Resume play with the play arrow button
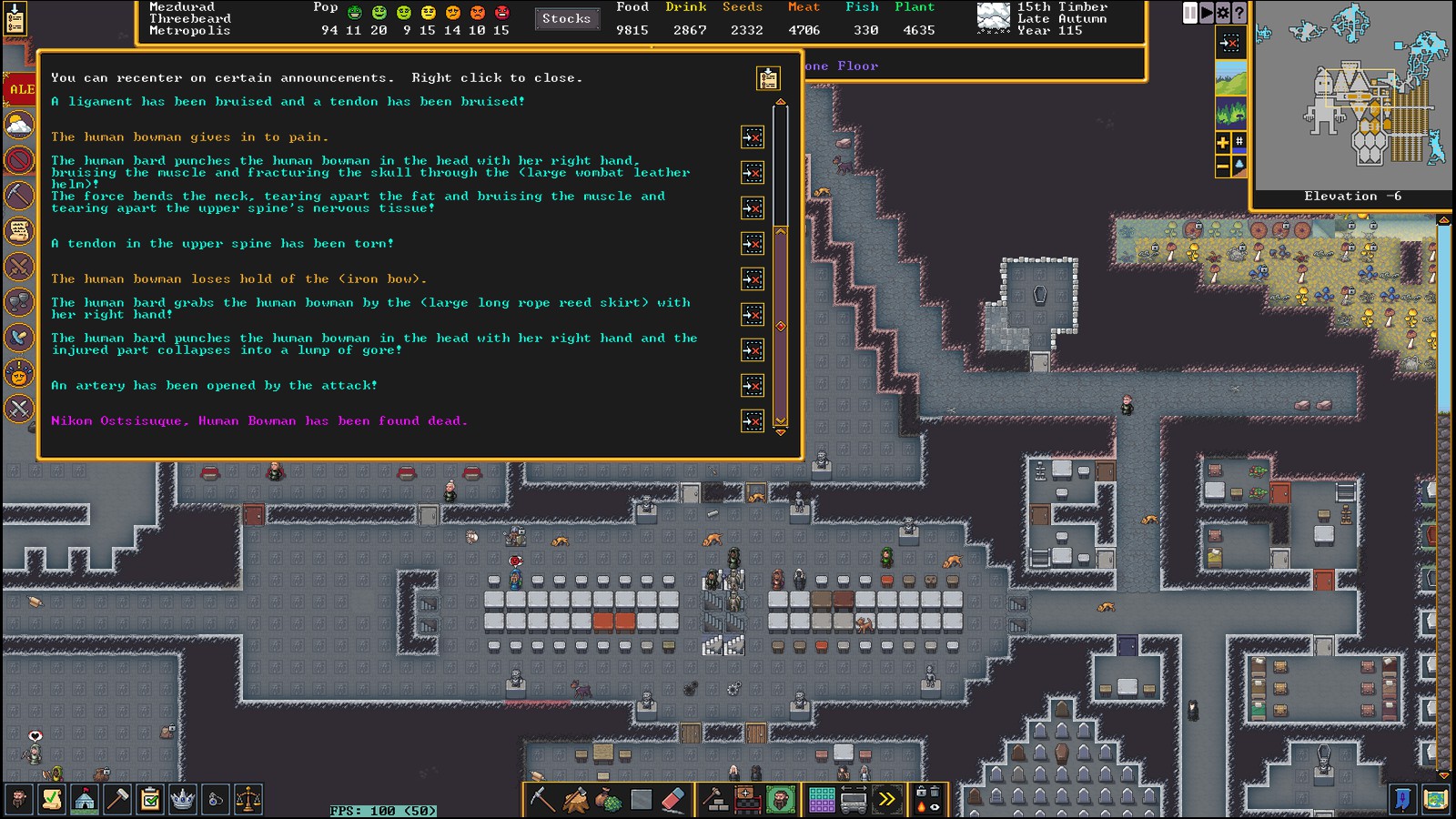1456x819 pixels. (x=1207, y=13)
